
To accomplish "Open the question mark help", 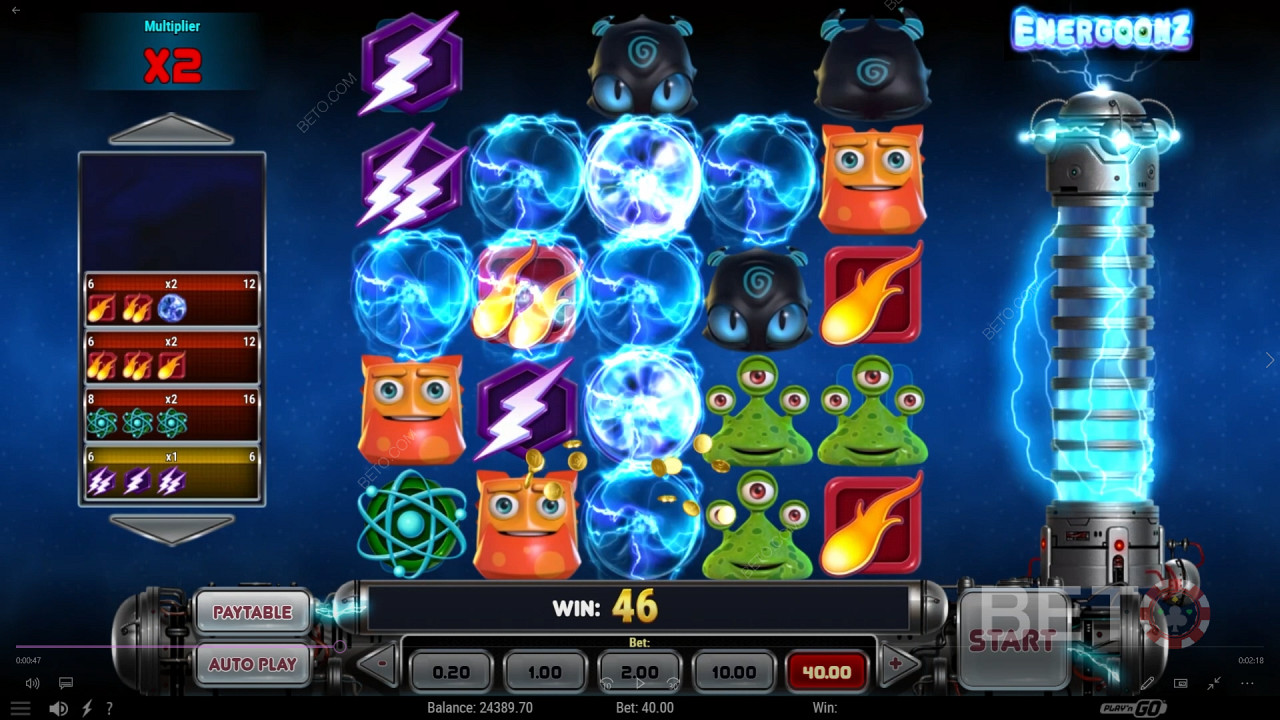I will [x=109, y=708].
